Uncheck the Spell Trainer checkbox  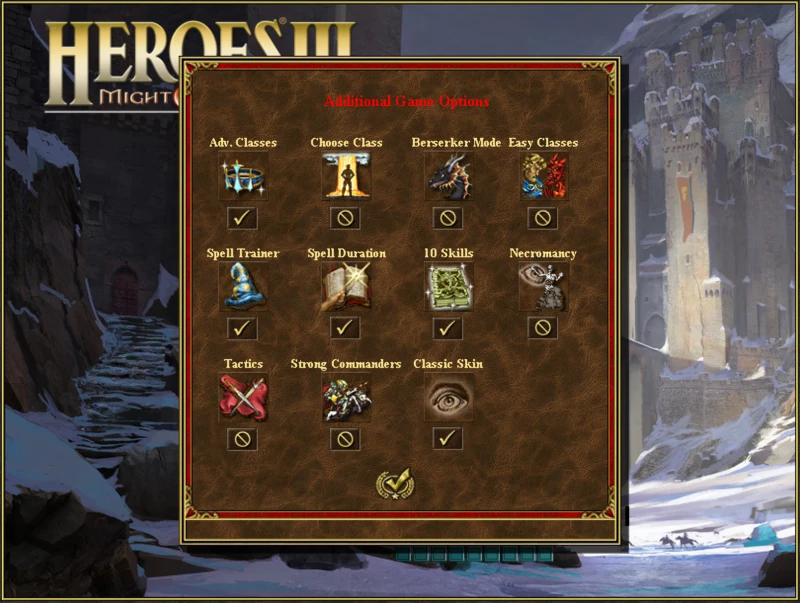(x=243, y=328)
